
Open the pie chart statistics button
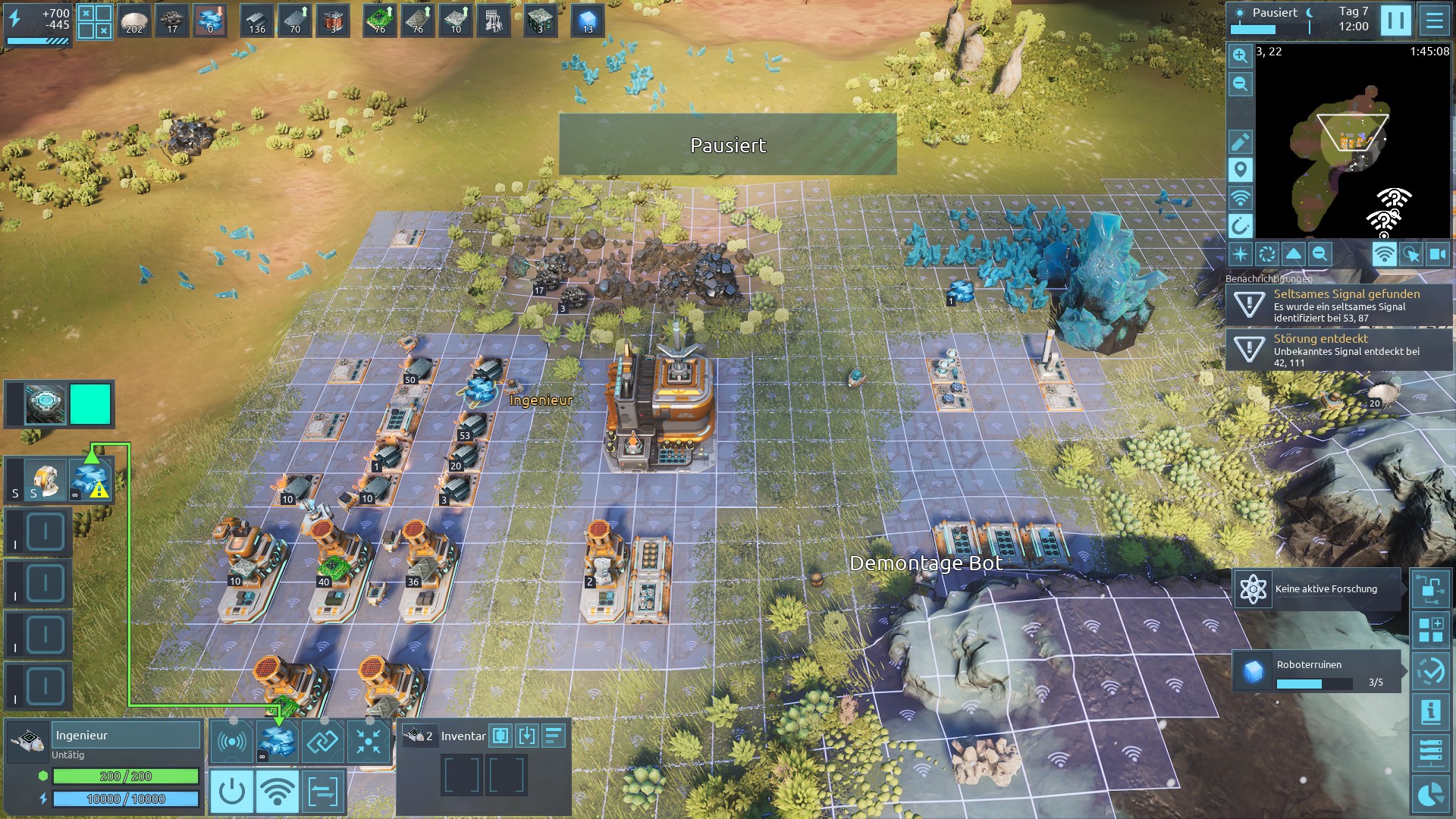click(x=1430, y=794)
